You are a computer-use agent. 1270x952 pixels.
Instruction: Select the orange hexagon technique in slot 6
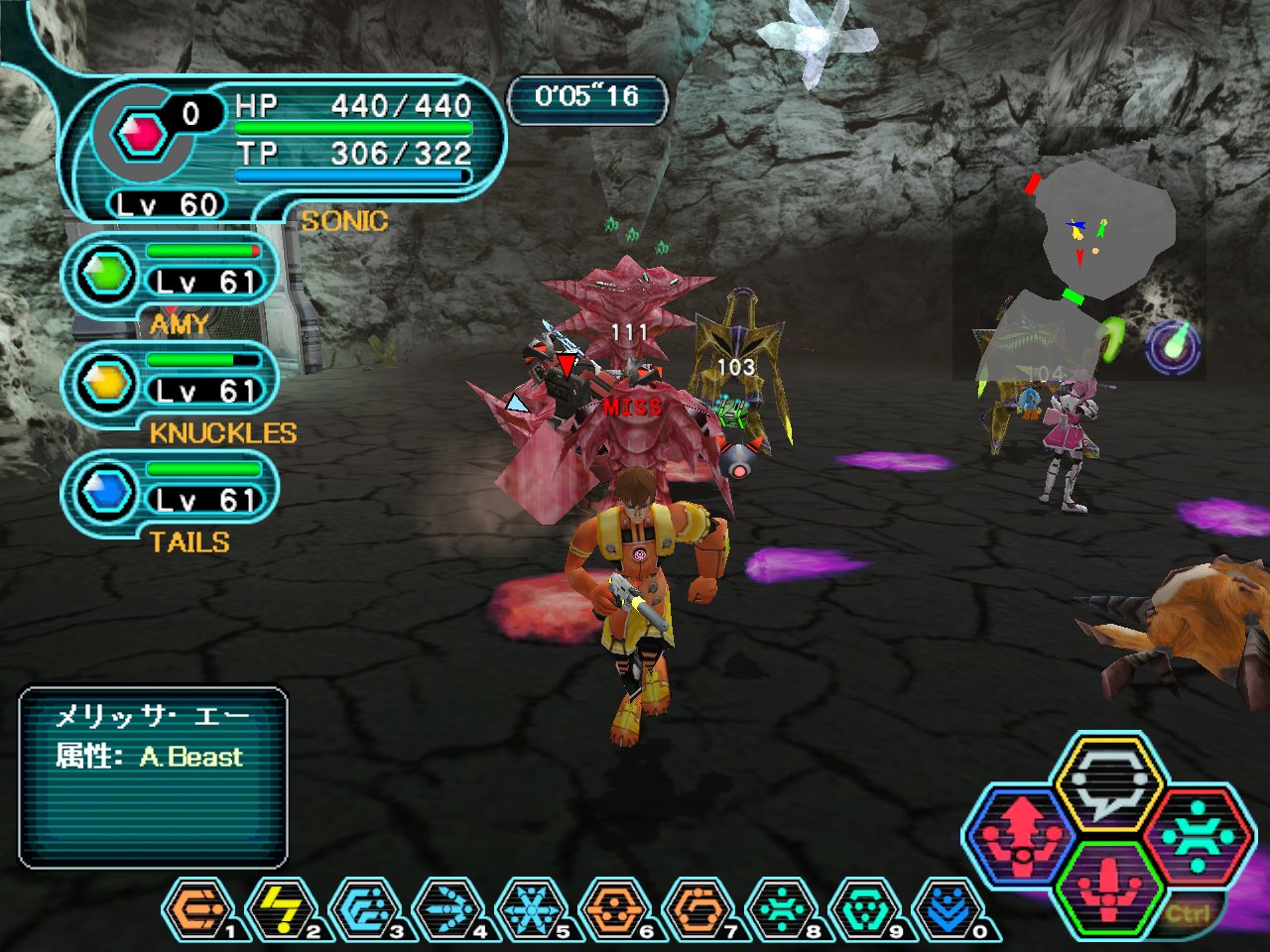[615, 908]
